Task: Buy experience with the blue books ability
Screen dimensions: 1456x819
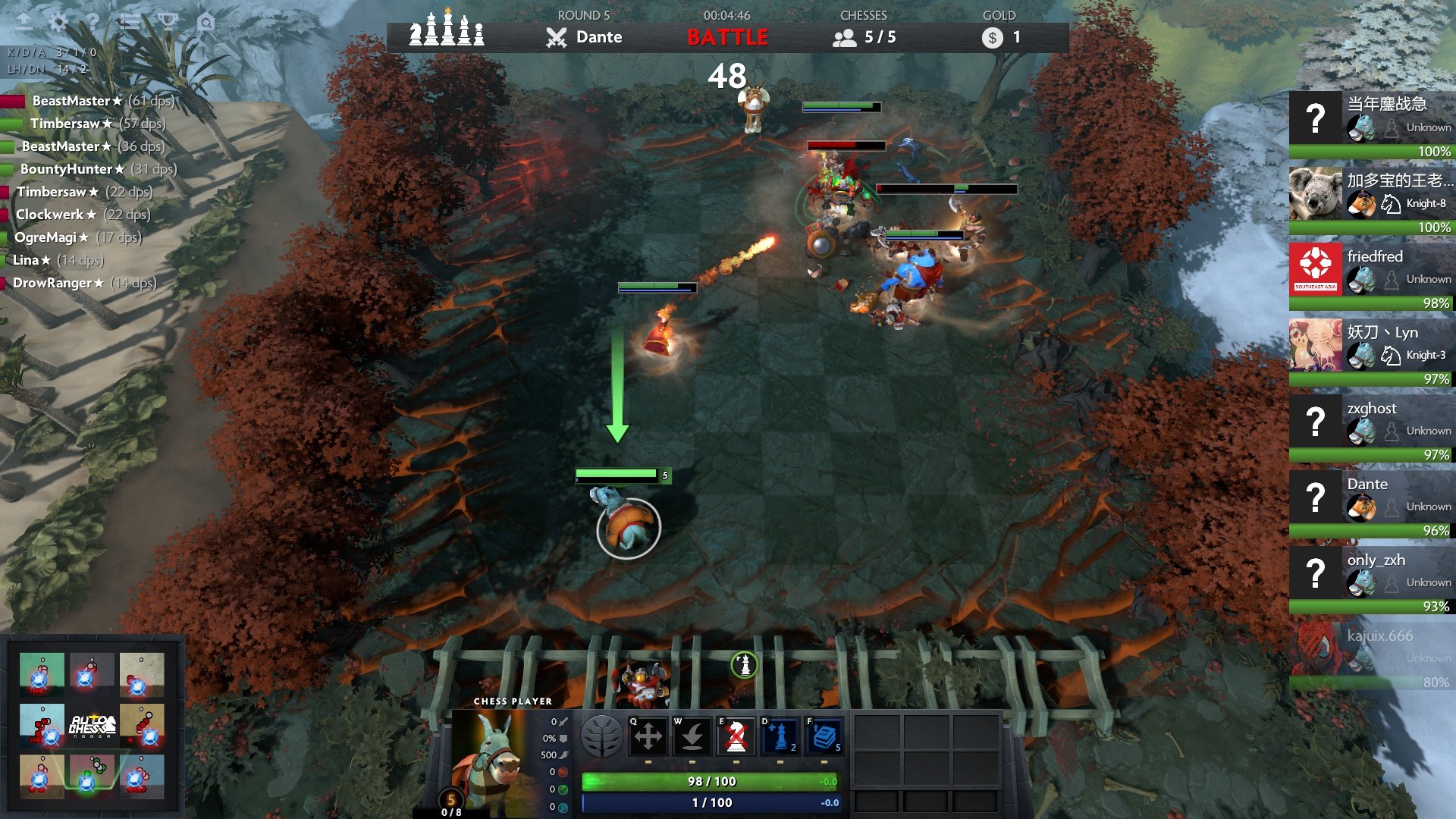Action: click(x=824, y=736)
